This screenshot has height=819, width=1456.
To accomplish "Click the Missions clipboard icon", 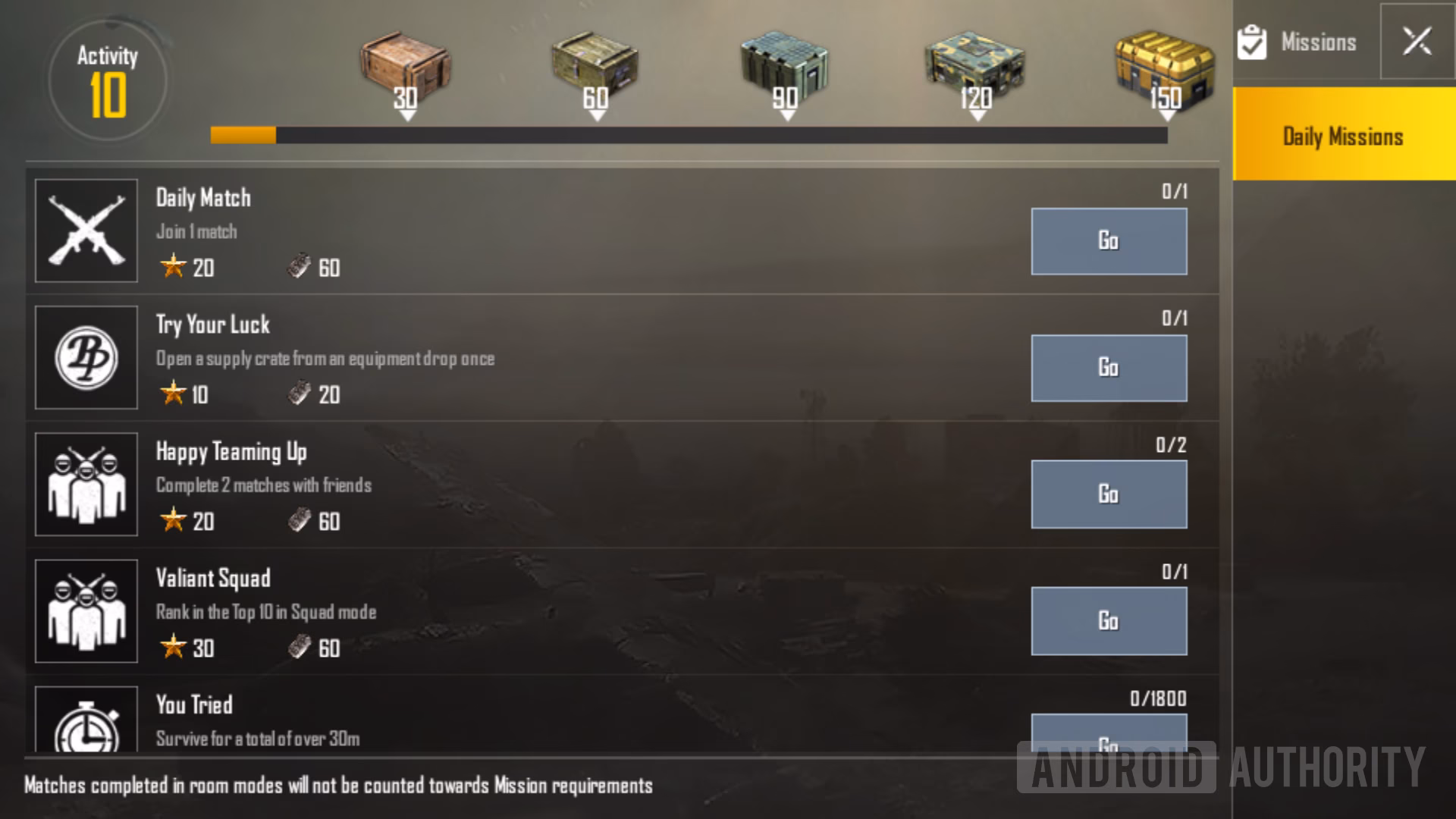I will point(1252,42).
